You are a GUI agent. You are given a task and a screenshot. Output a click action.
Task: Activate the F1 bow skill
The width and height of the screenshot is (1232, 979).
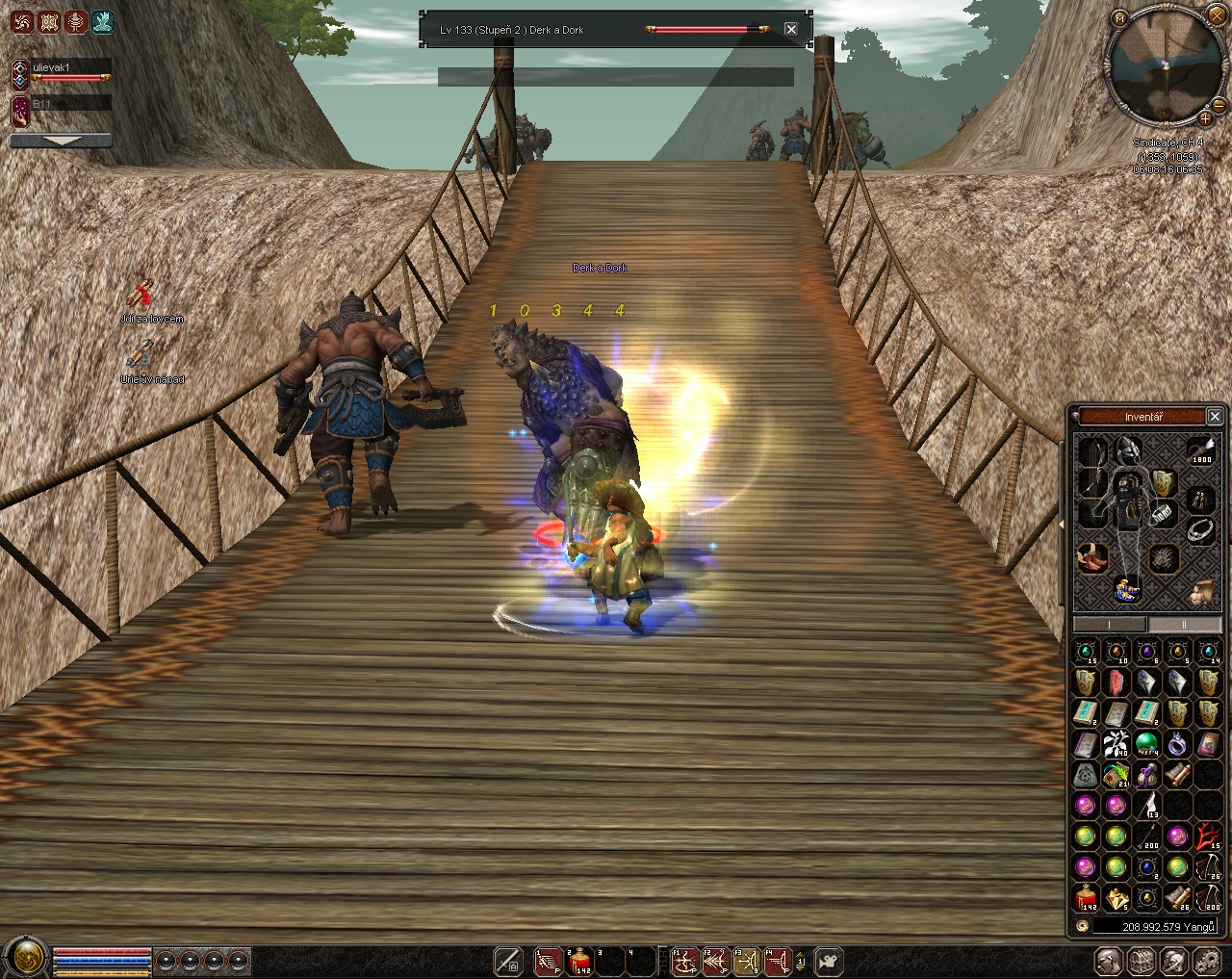(x=684, y=961)
